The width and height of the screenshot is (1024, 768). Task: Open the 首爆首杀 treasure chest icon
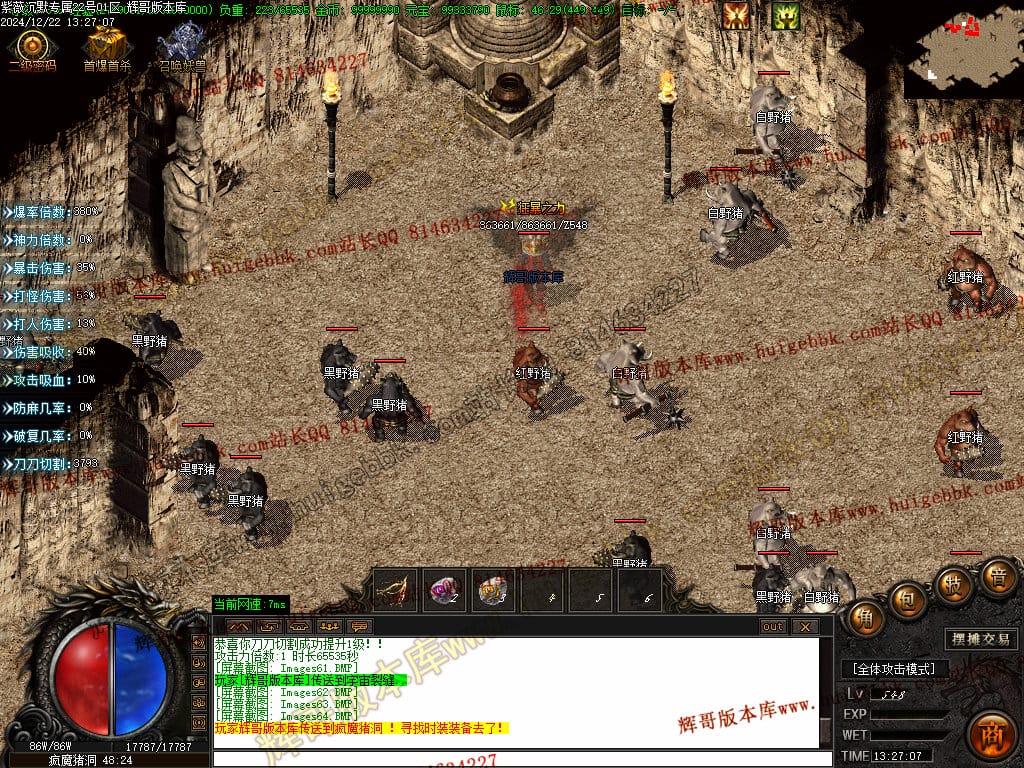(105, 46)
